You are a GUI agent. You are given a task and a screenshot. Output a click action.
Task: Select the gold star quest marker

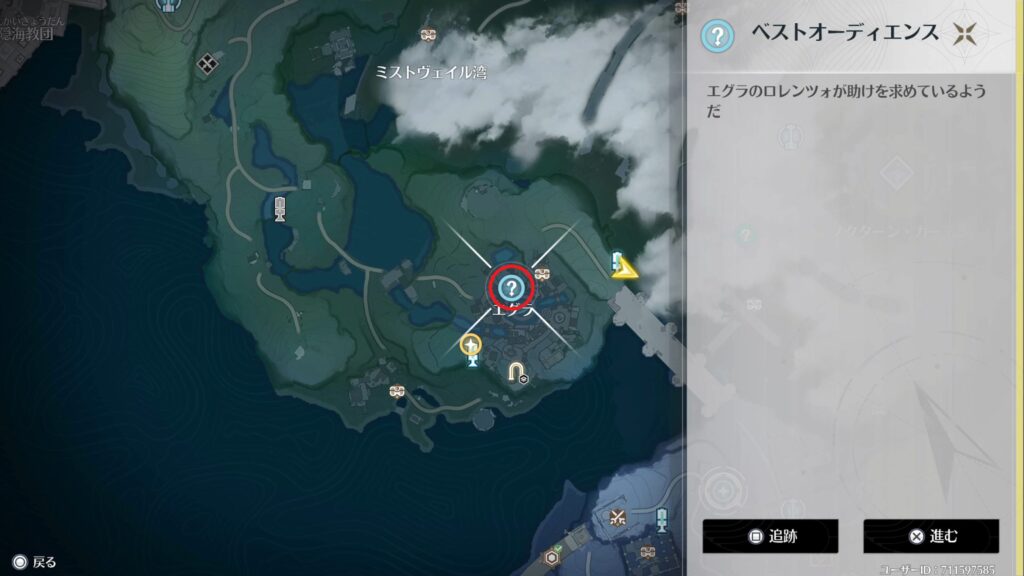pyautogui.click(x=470, y=346)
